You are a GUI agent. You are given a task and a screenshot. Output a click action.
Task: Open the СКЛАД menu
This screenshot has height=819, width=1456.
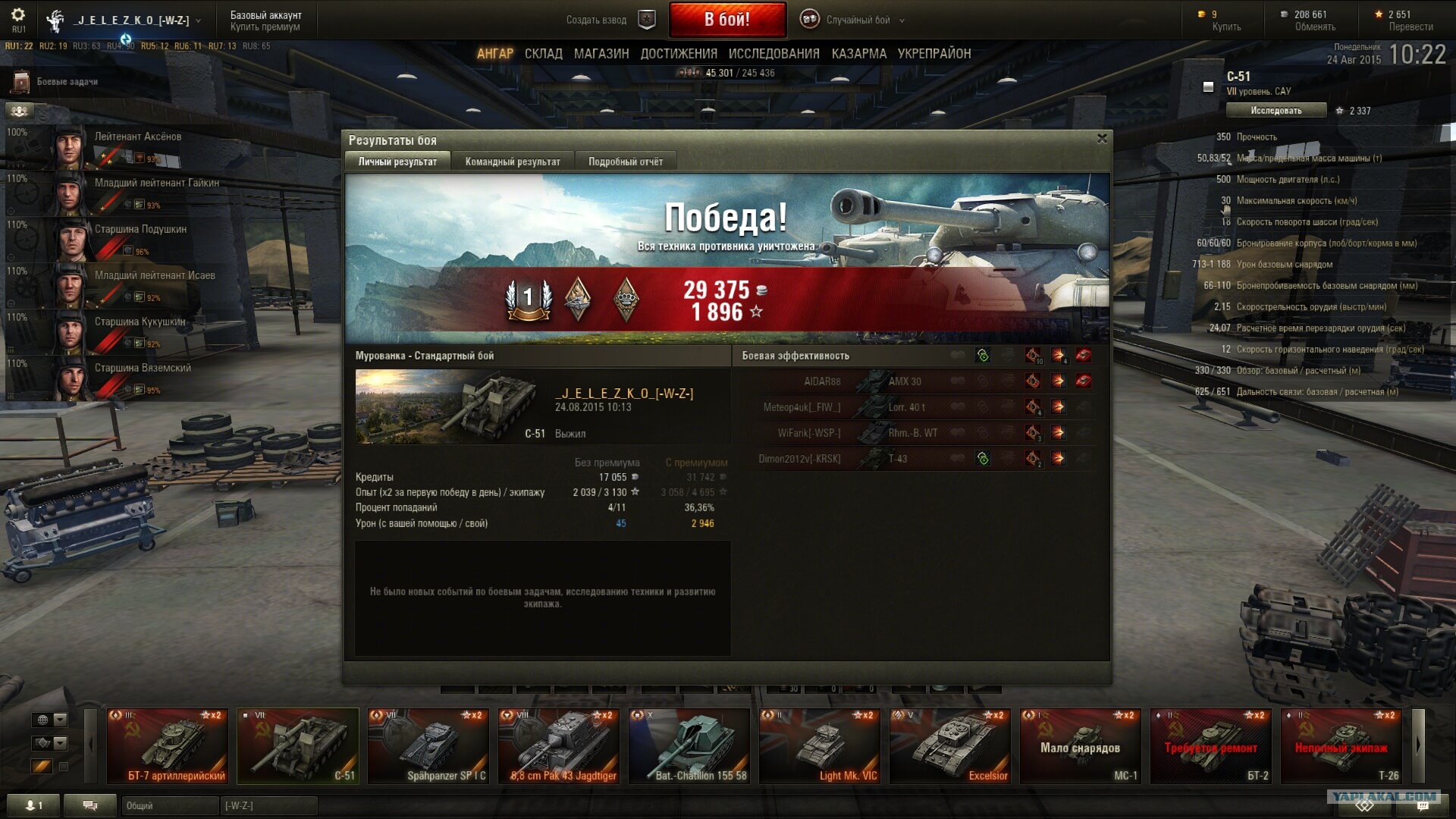(x=543, y=54)
